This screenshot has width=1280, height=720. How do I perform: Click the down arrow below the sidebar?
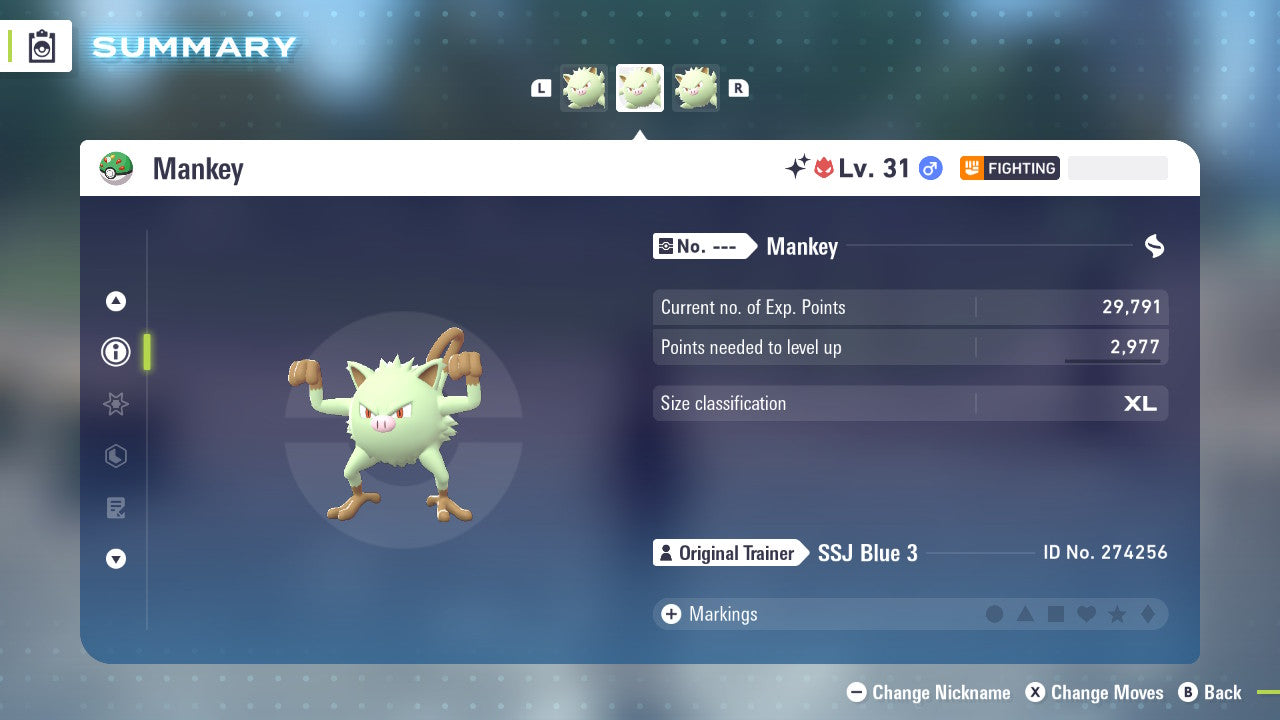coord(116,559)
